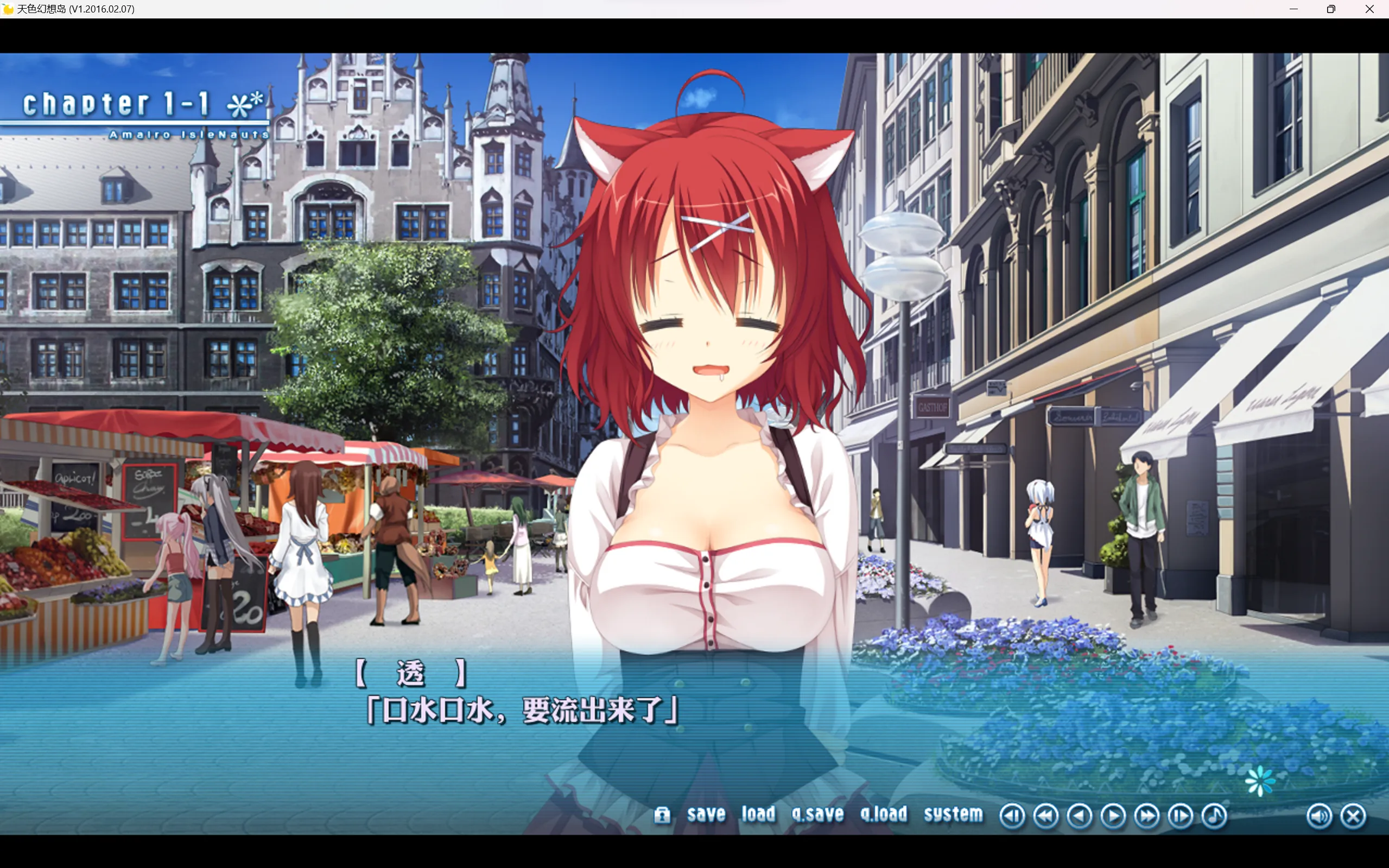Click the step-back arrow icon
This screenshot has height=868, width=1389.
1013,815
